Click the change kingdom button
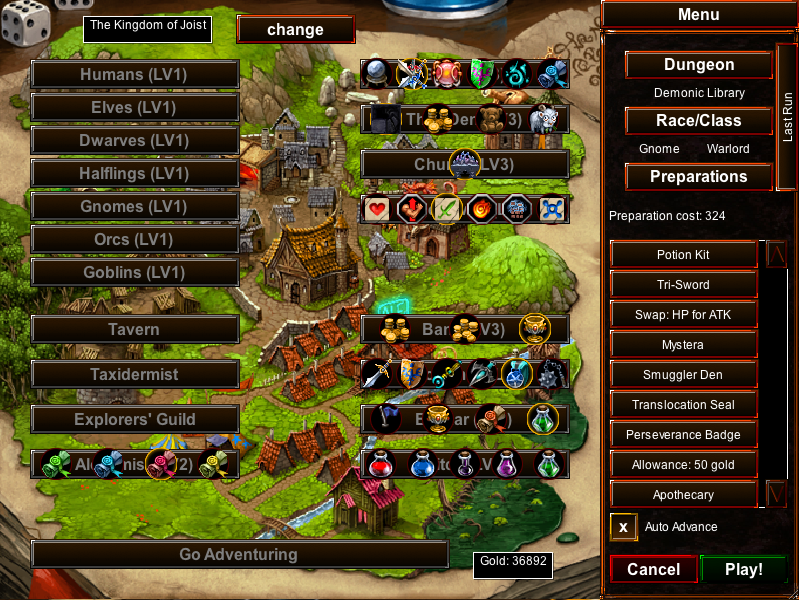 click(295, 29)
